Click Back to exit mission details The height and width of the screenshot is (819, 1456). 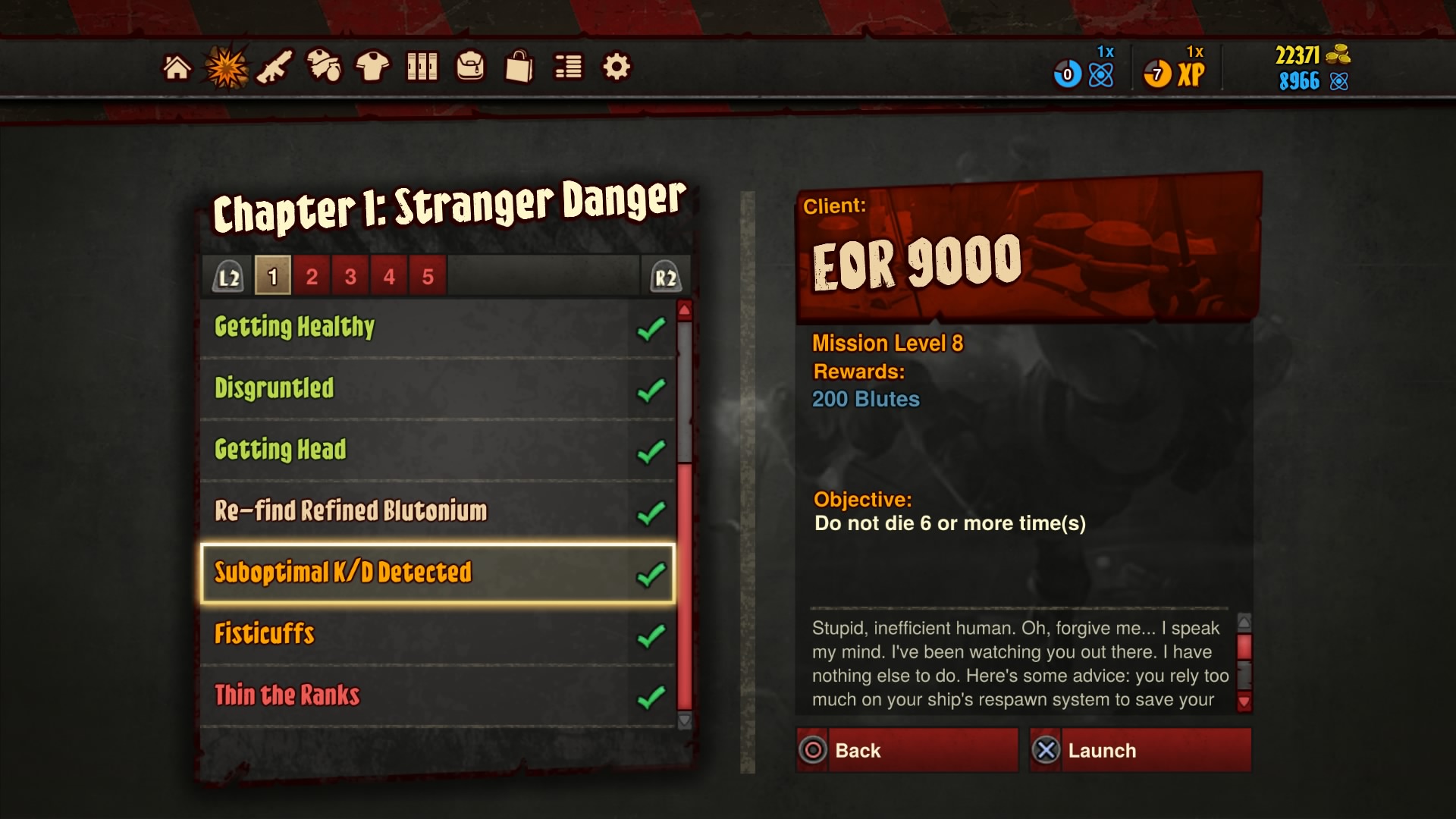[x=906, y=750]
